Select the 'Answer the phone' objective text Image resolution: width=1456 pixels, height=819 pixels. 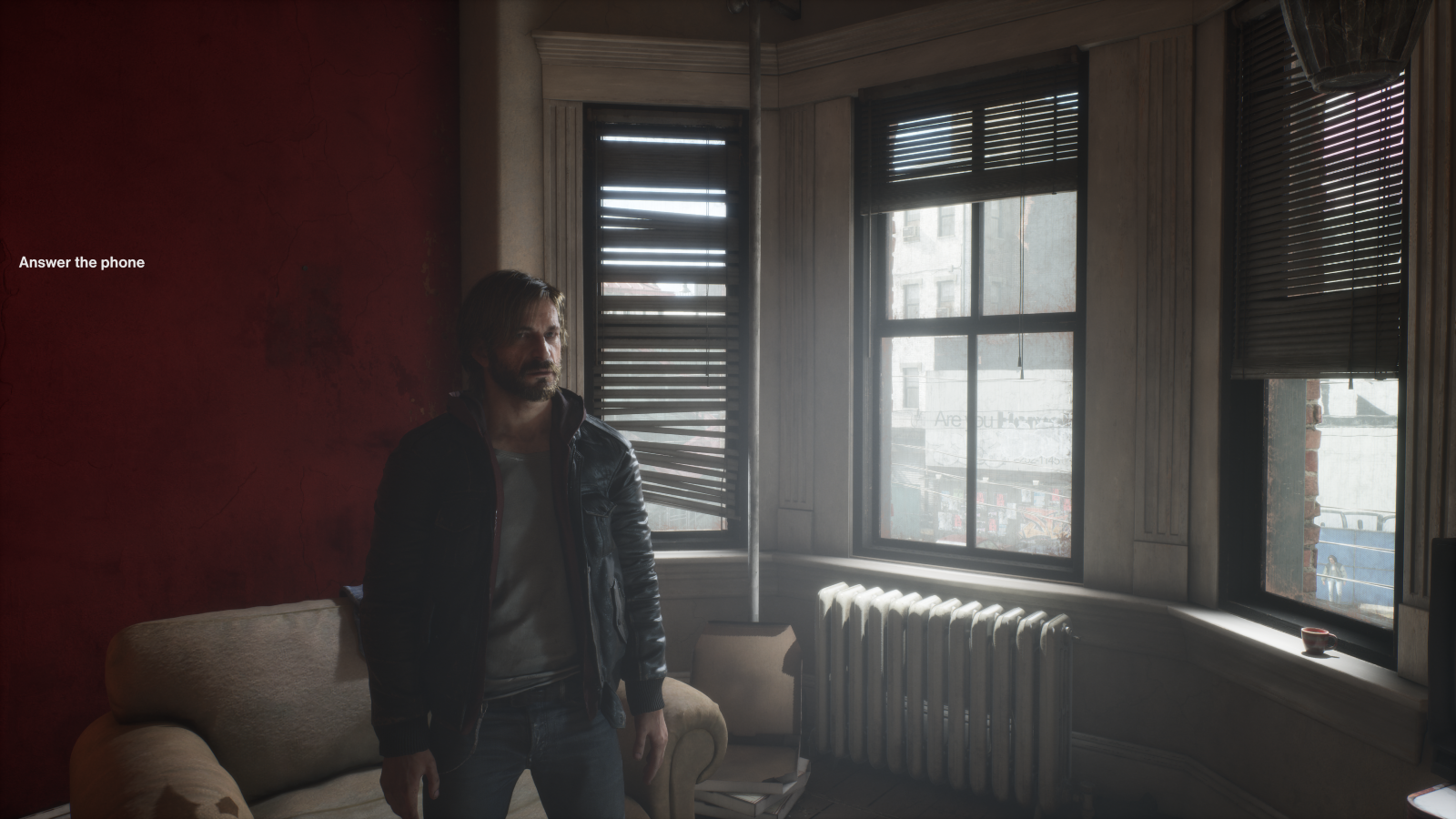pyautogui.click(x=82, y=262)
